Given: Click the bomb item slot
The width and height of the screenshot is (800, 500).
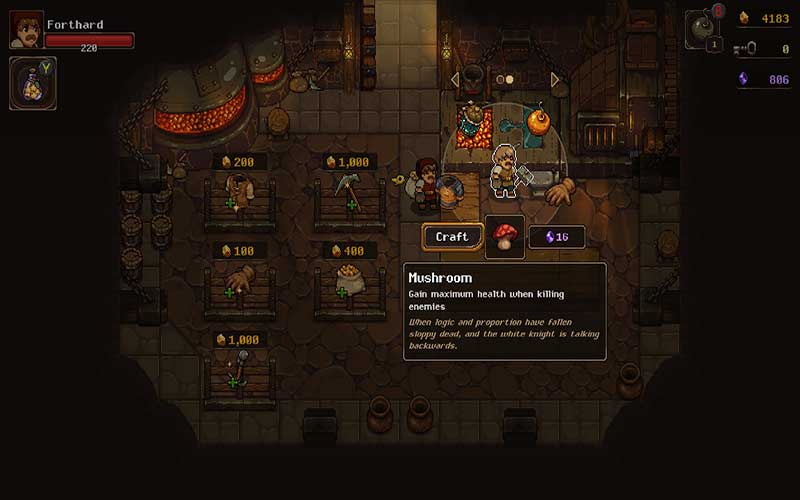Looking at the screenshot, I should (704, 28).
